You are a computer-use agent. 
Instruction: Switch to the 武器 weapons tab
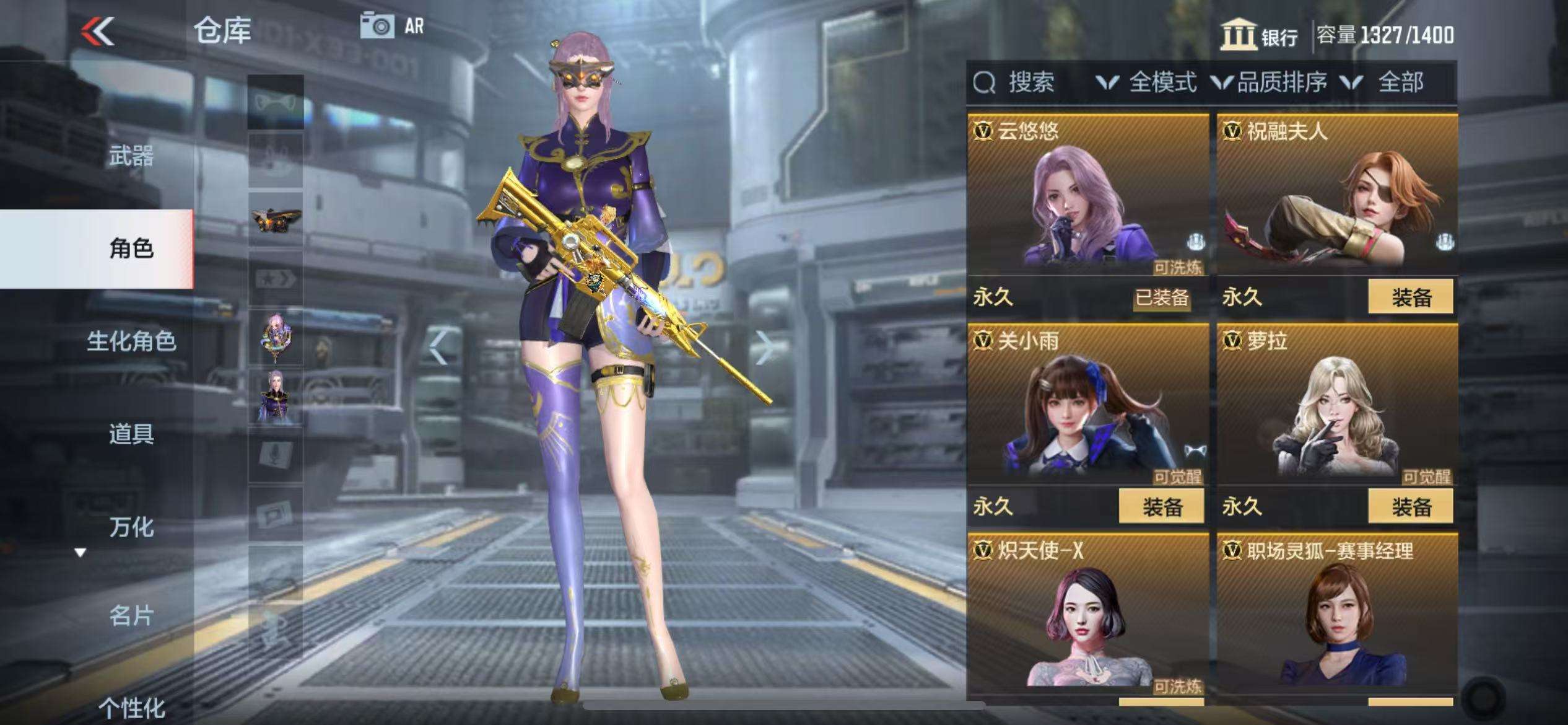click(x=131, y=156)
